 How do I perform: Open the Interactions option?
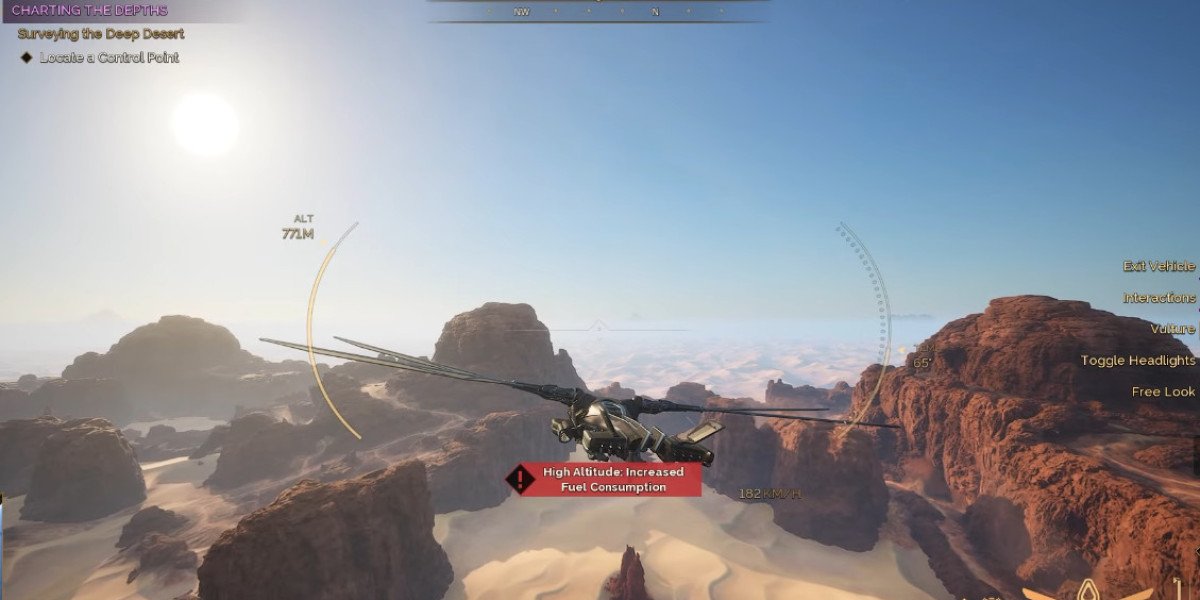(1158, 298)
